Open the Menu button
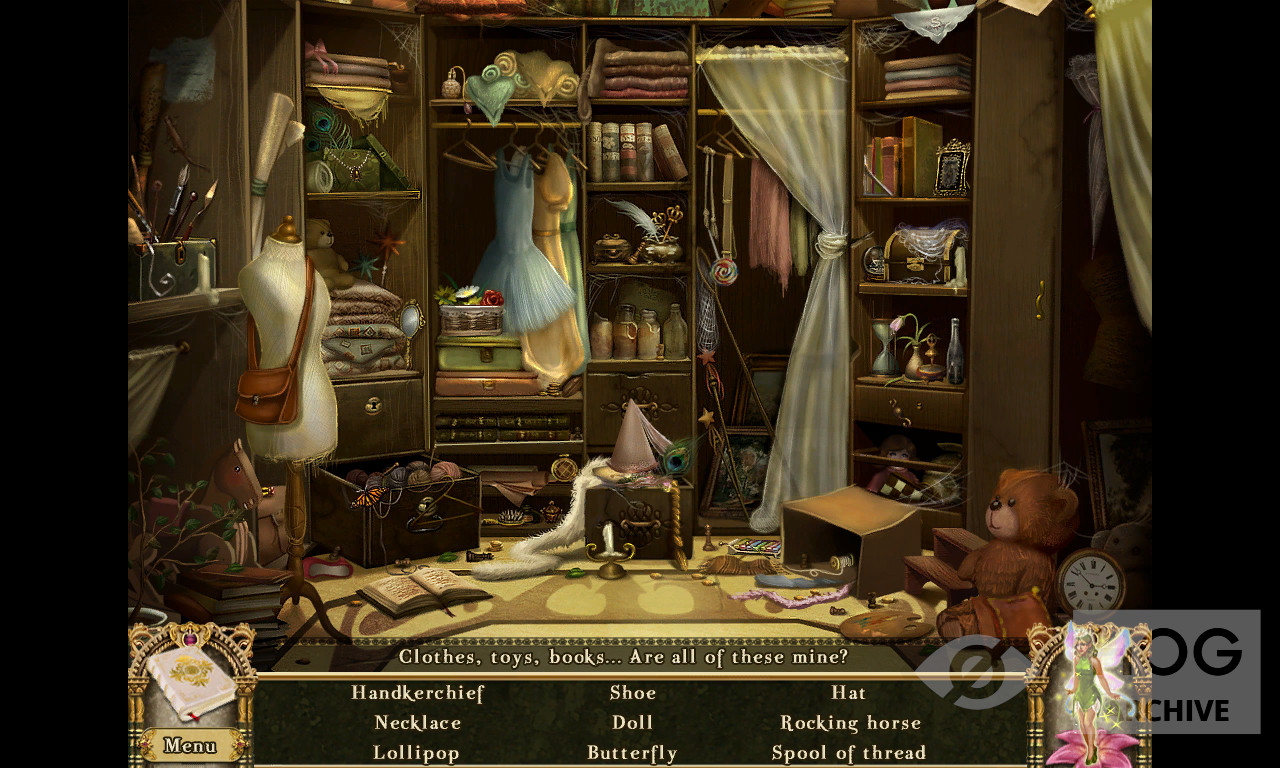1280x768 pixels. [x=190, y=745]
